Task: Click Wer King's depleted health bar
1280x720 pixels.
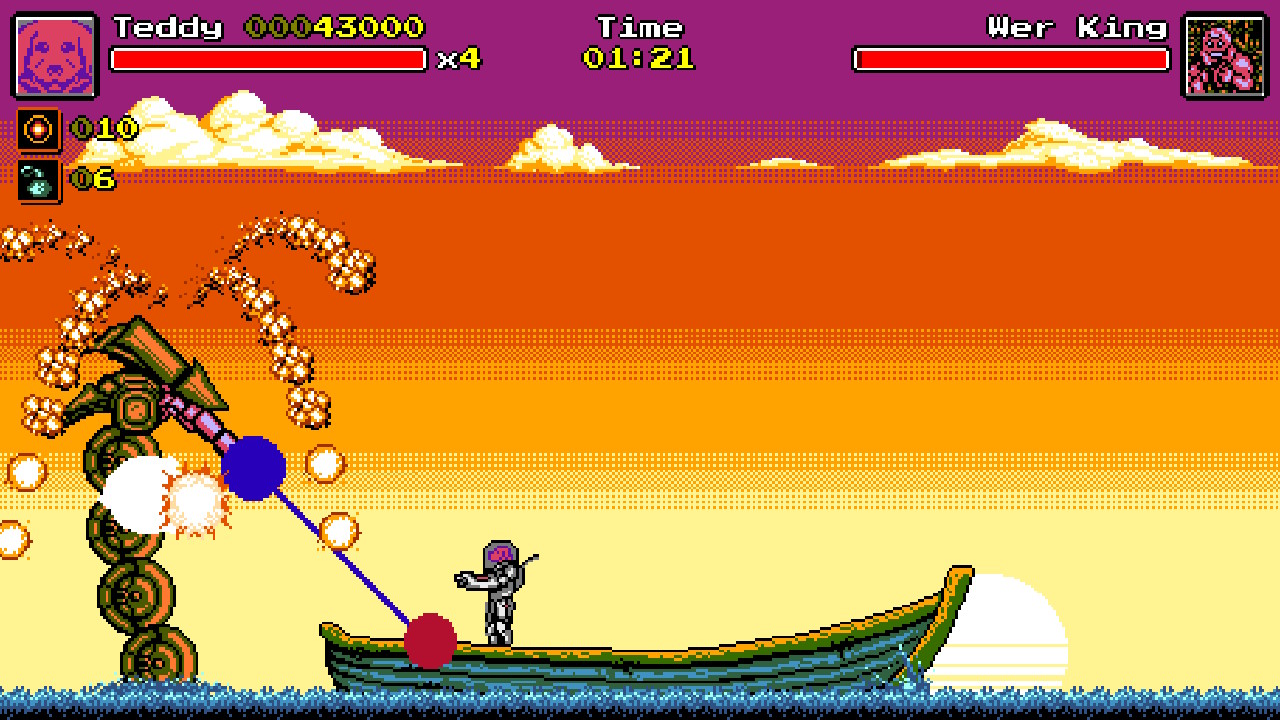Action: click(x=1008, y=58)
